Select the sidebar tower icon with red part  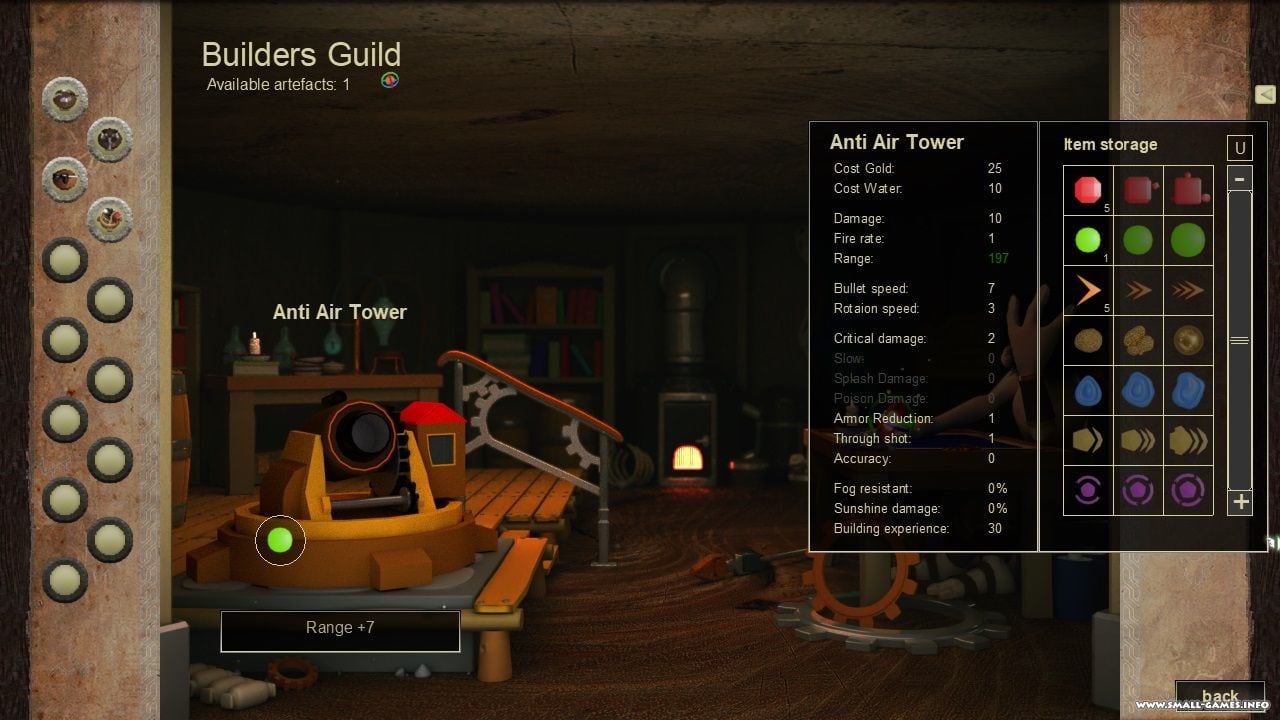110,219
